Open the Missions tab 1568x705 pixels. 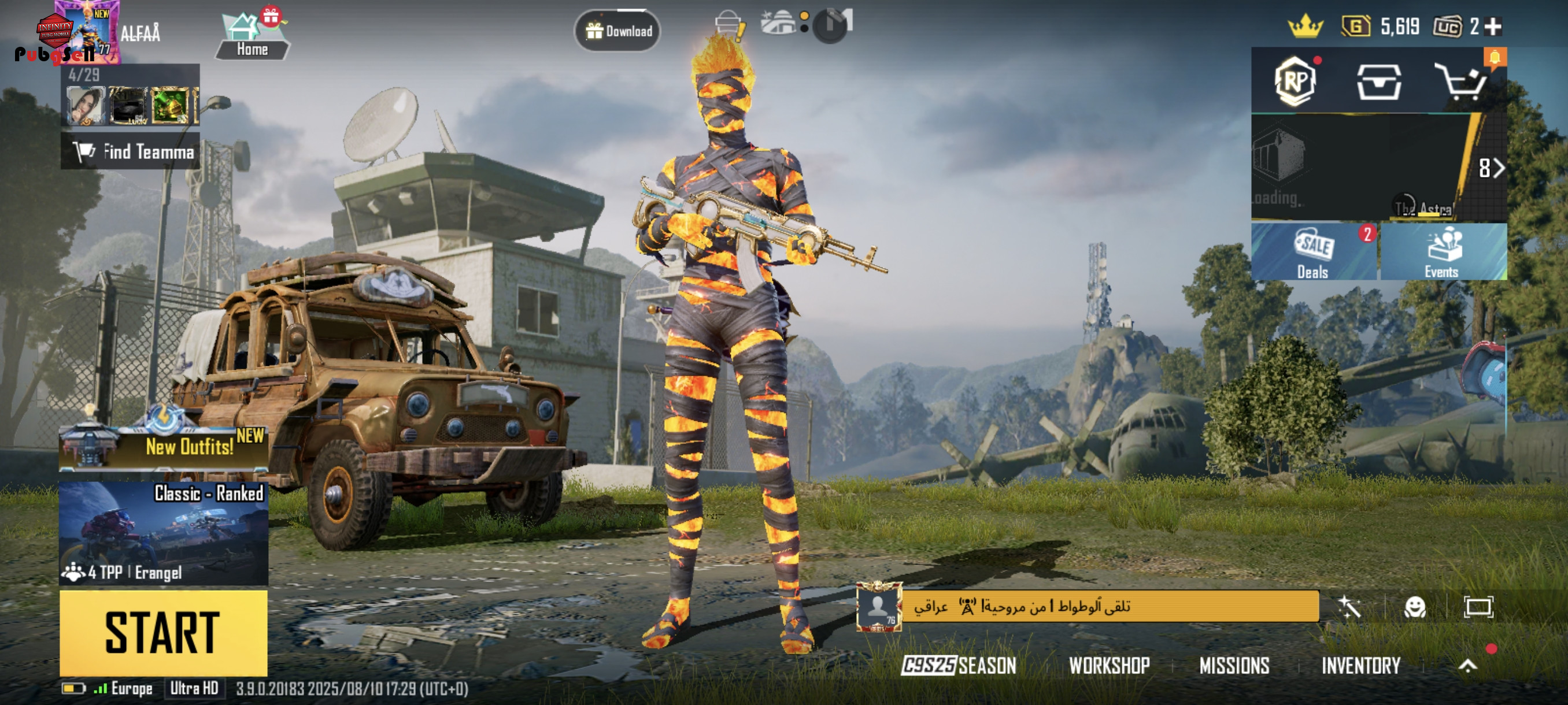1234,665
